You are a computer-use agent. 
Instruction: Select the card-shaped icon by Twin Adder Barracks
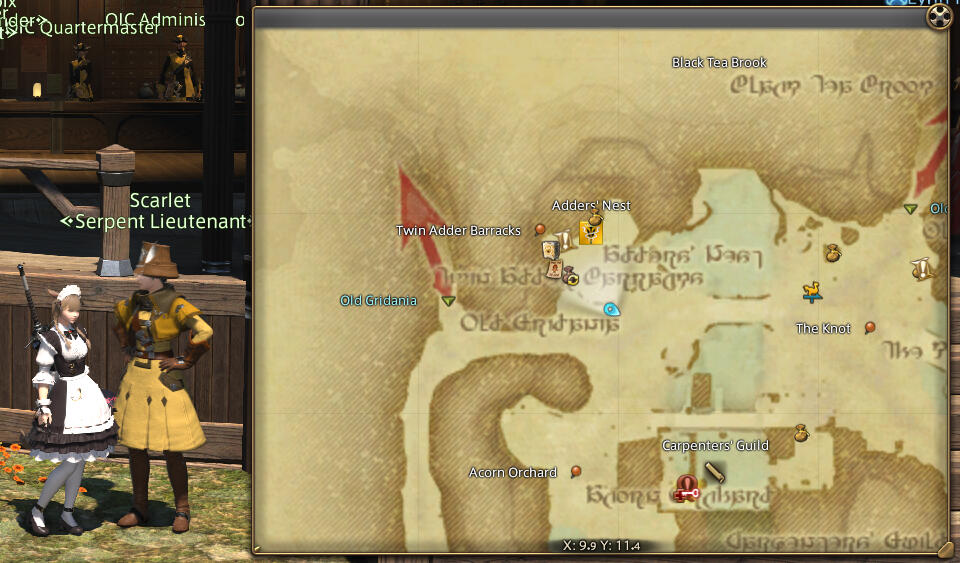point(549,249)
